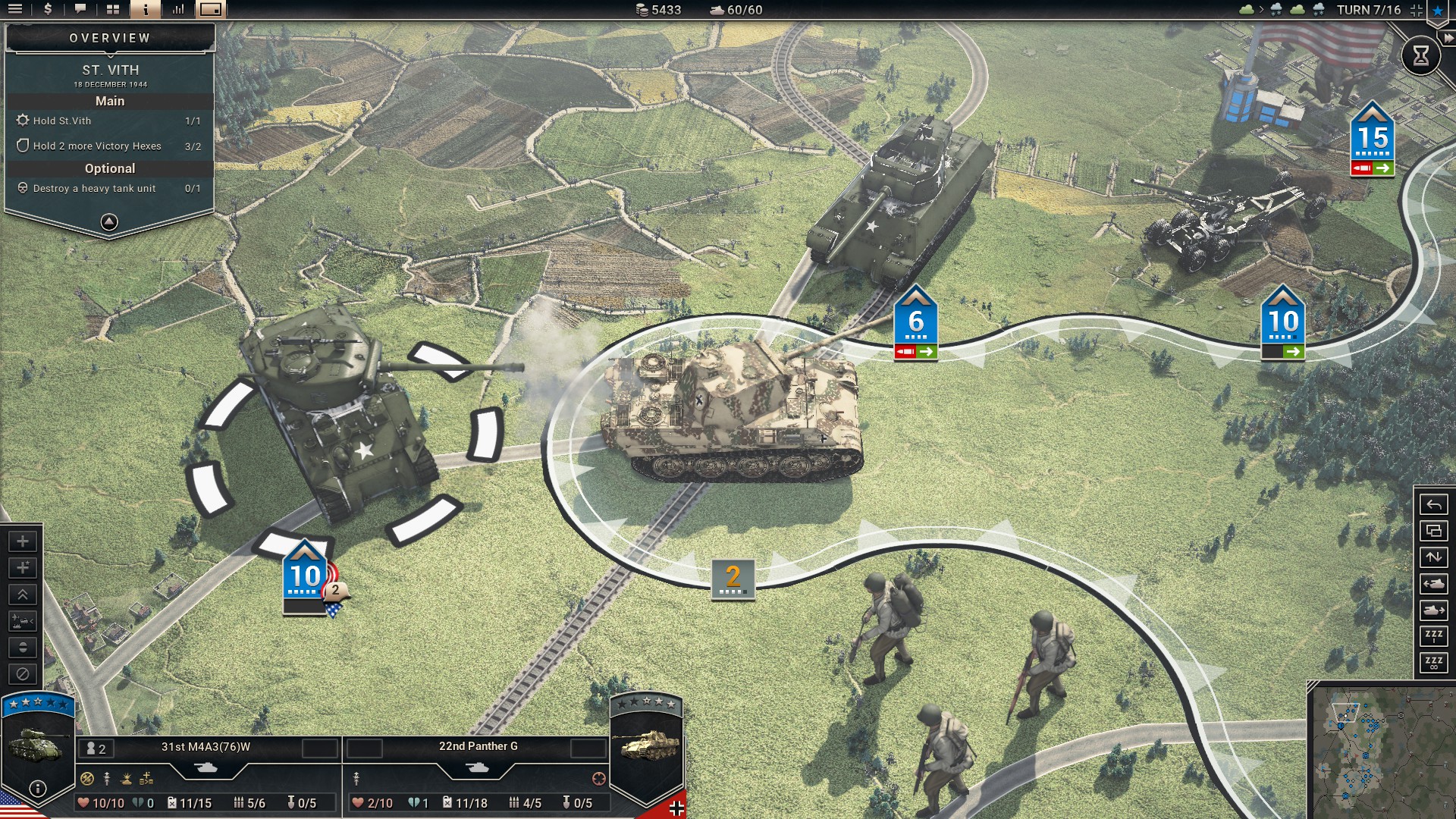1456x819 pixels.
Task: Toggle the info overview panel button
Action: (x=146, y=10)
